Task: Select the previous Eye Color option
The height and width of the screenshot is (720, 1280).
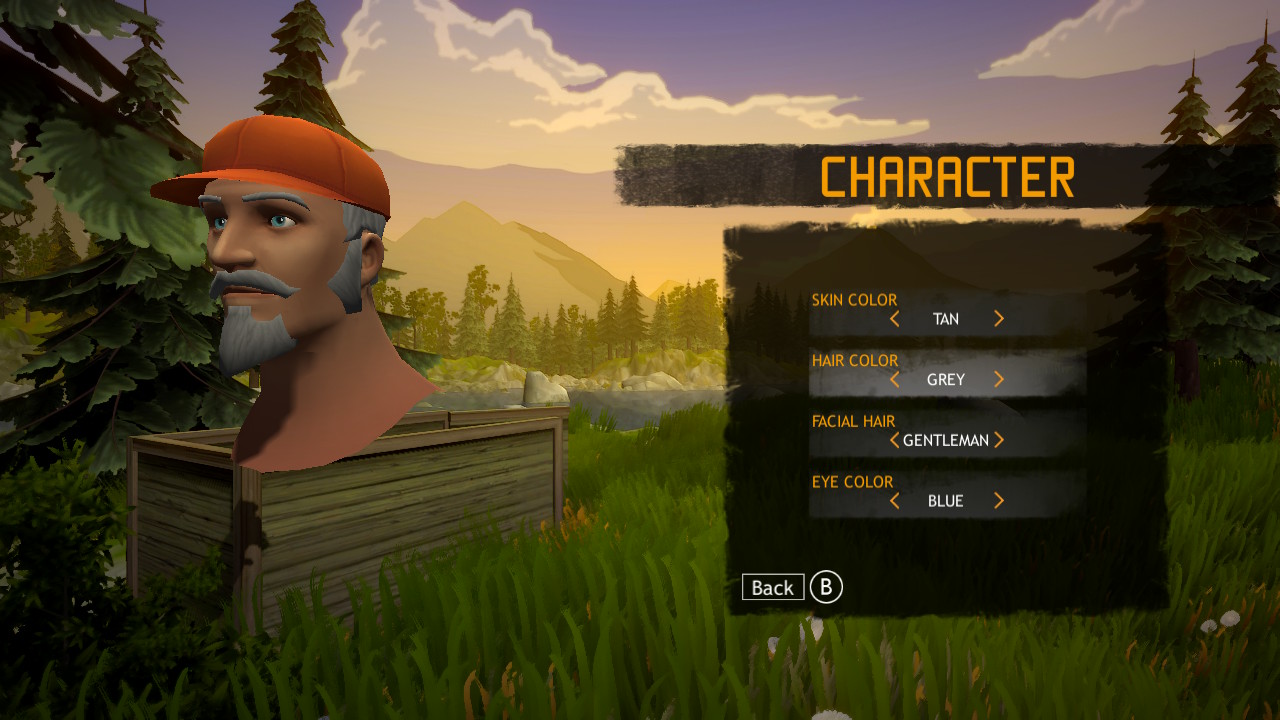Action: pyautogui.click(x=895, y=500)
